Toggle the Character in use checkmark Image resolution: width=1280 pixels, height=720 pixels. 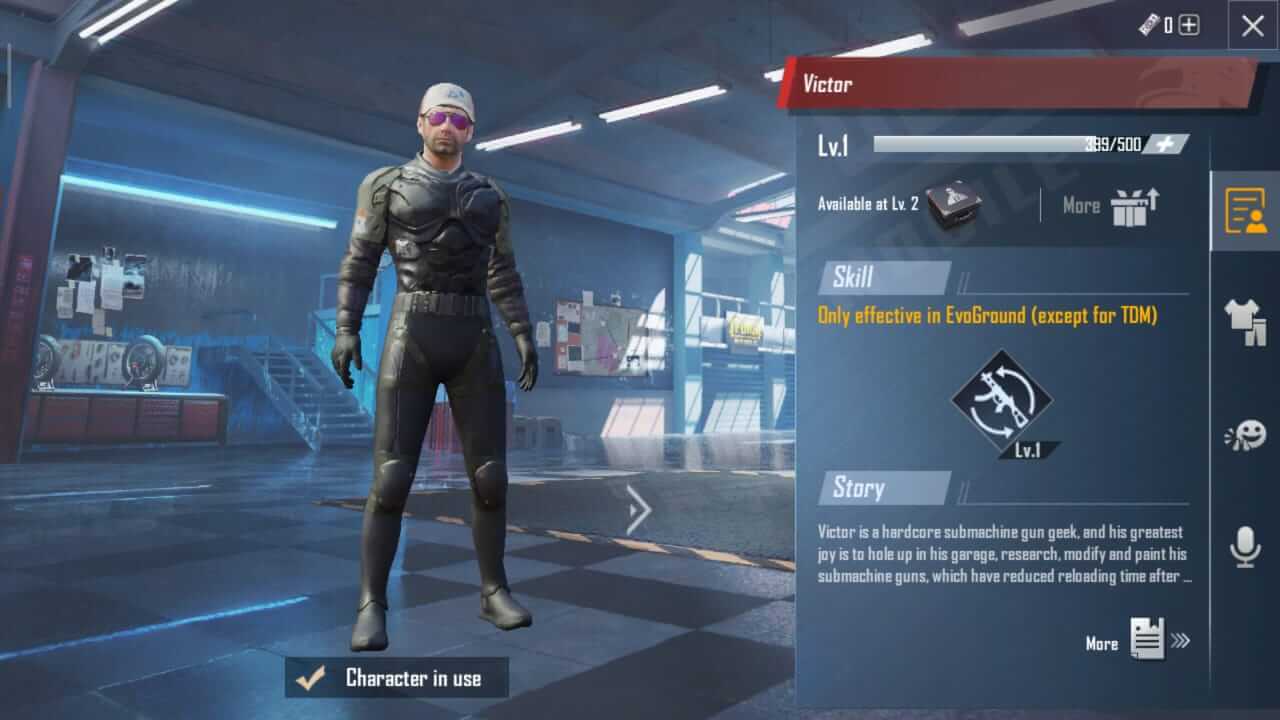(x=312, y=679)
